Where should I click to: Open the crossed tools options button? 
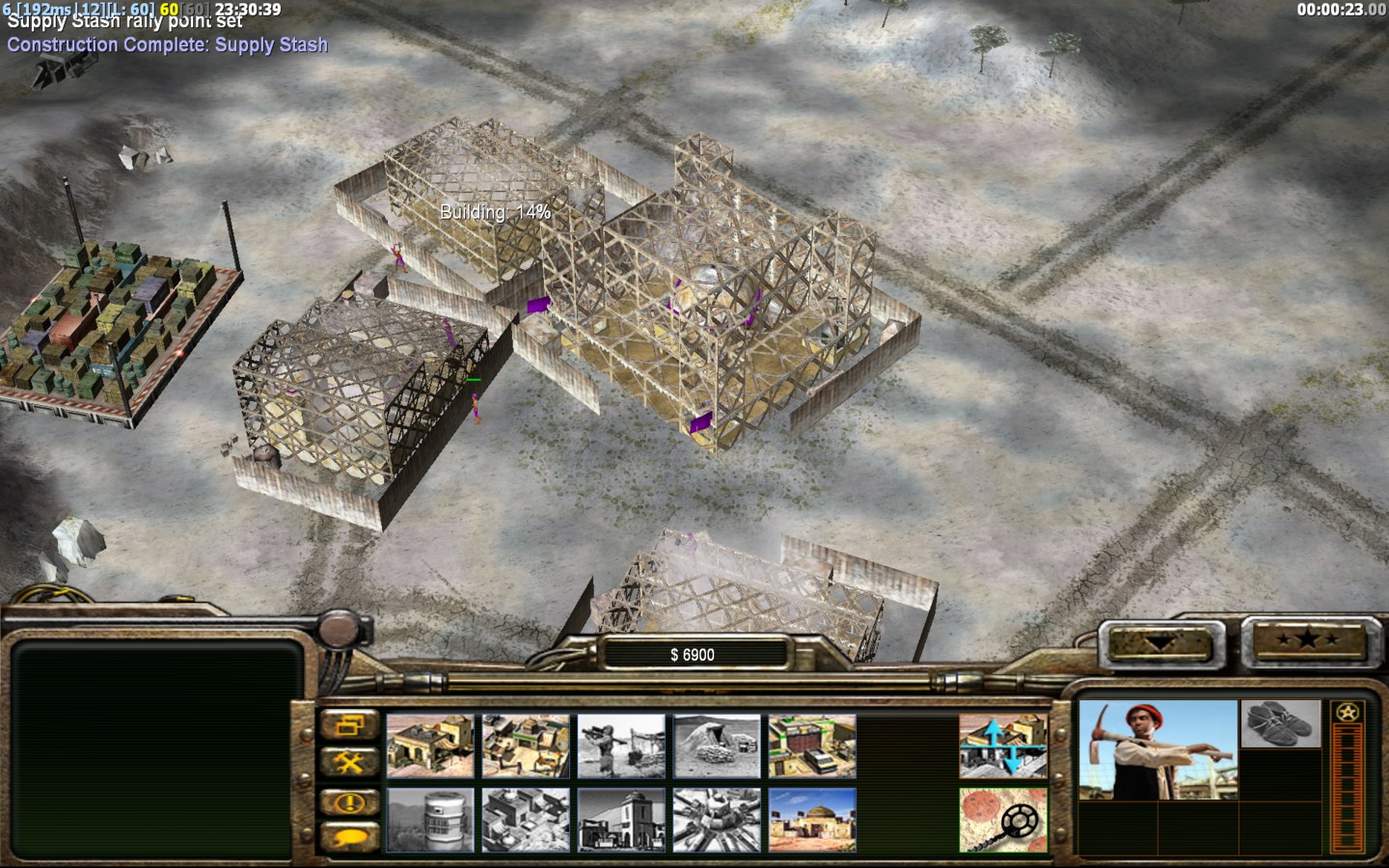tap(348, 763)
